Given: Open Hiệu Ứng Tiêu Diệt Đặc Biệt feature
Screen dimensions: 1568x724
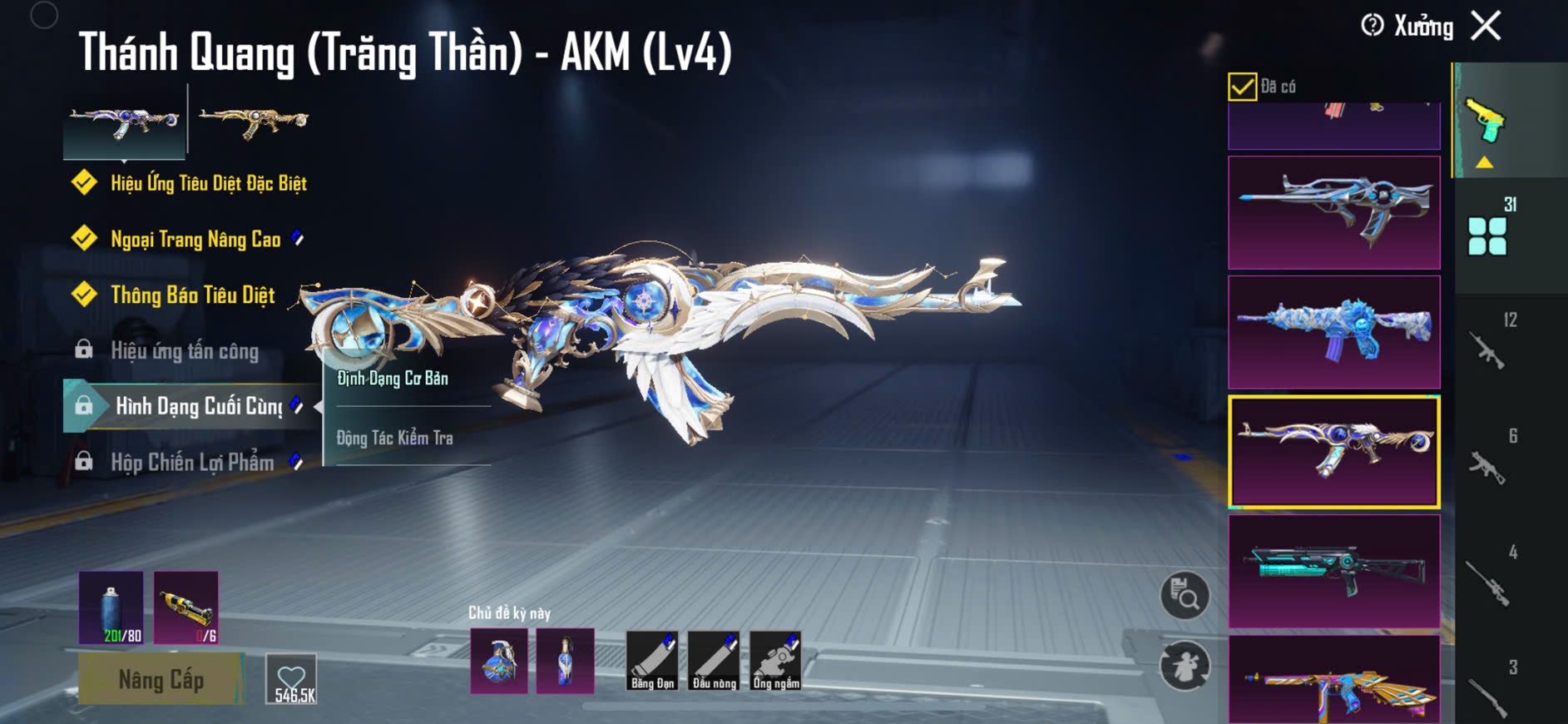Looking at the screenshot, I should [x=208, y=183].
